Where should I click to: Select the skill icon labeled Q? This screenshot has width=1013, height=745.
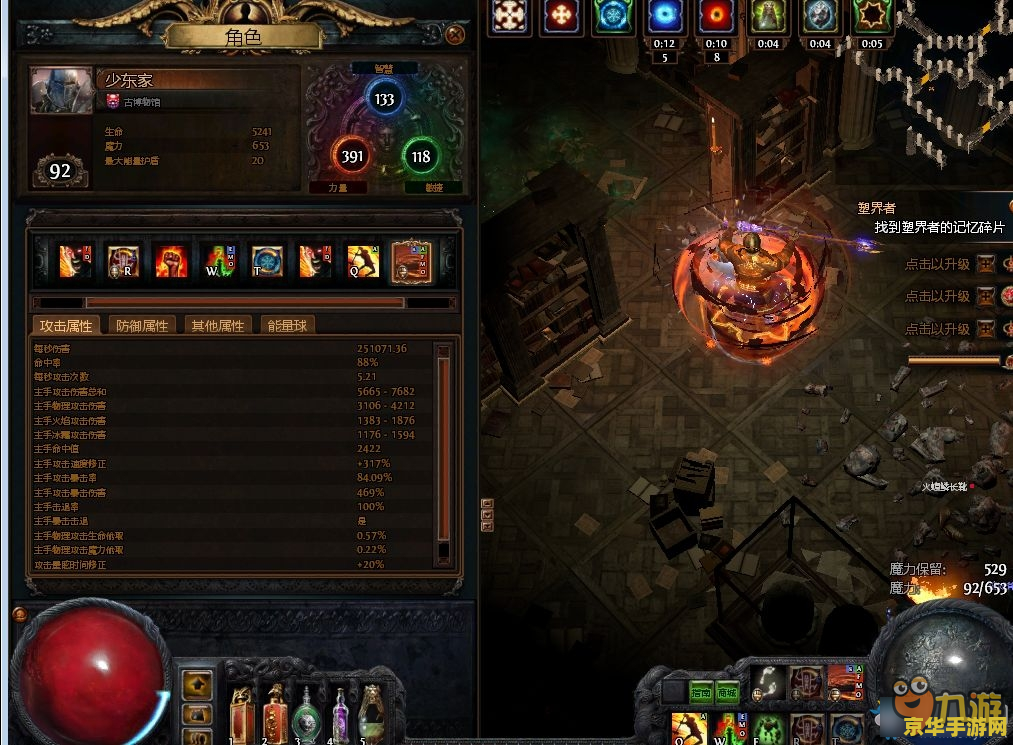tap(363, 261)
